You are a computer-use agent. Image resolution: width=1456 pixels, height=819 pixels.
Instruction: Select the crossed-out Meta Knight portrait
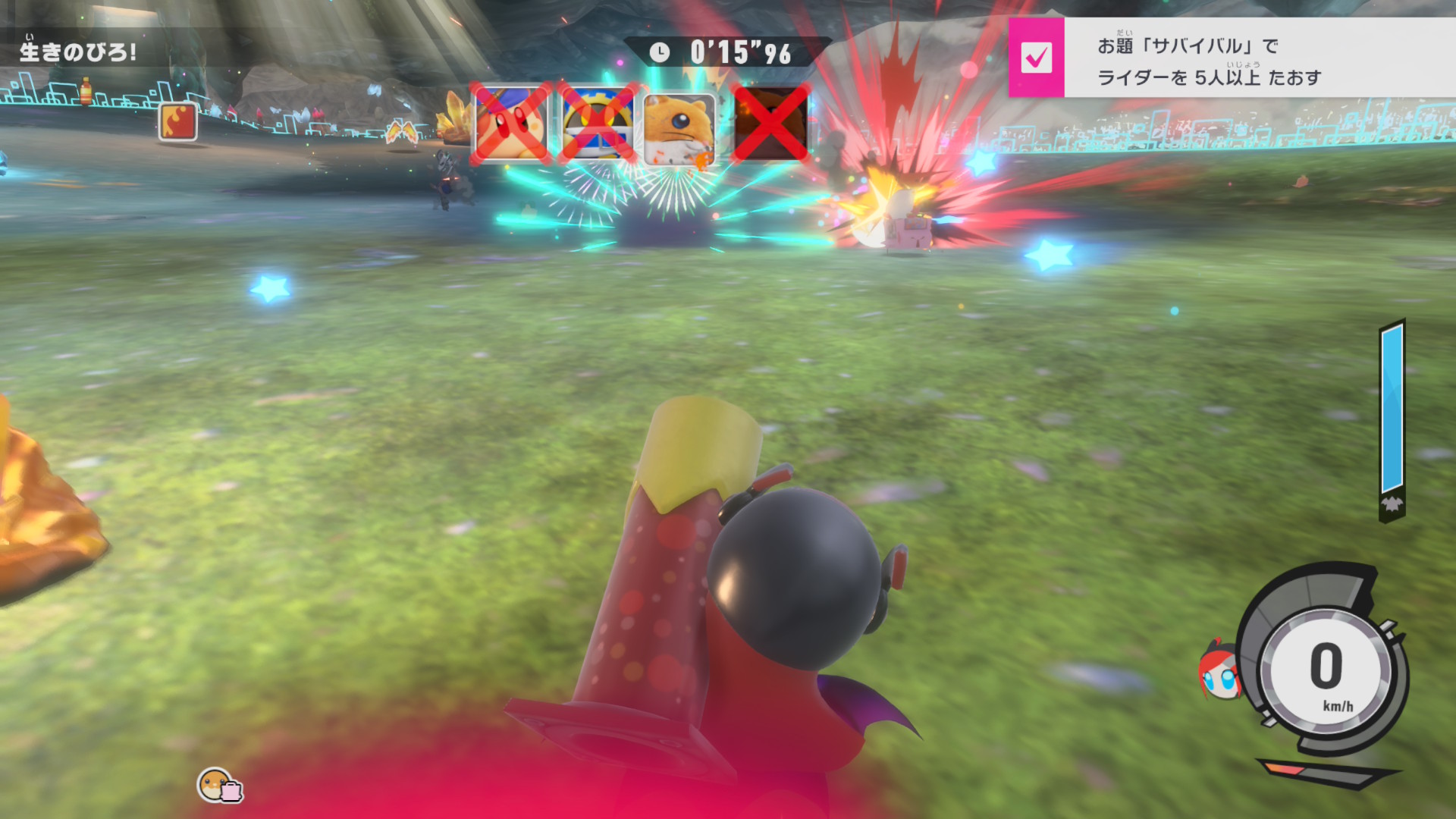598,124
